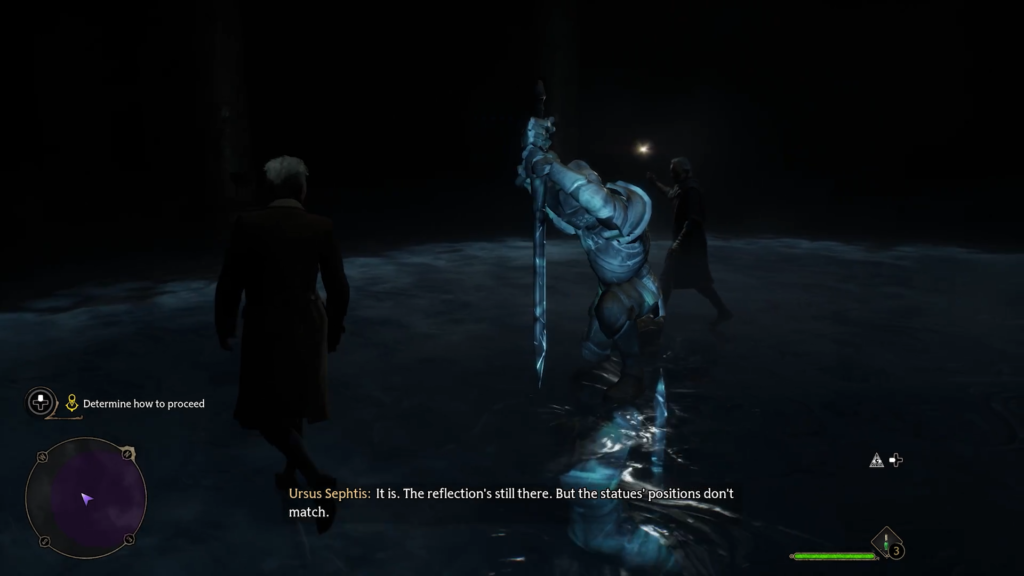Click the yellow quest marker icon
1024x576 pixels.
coord(72,404)
